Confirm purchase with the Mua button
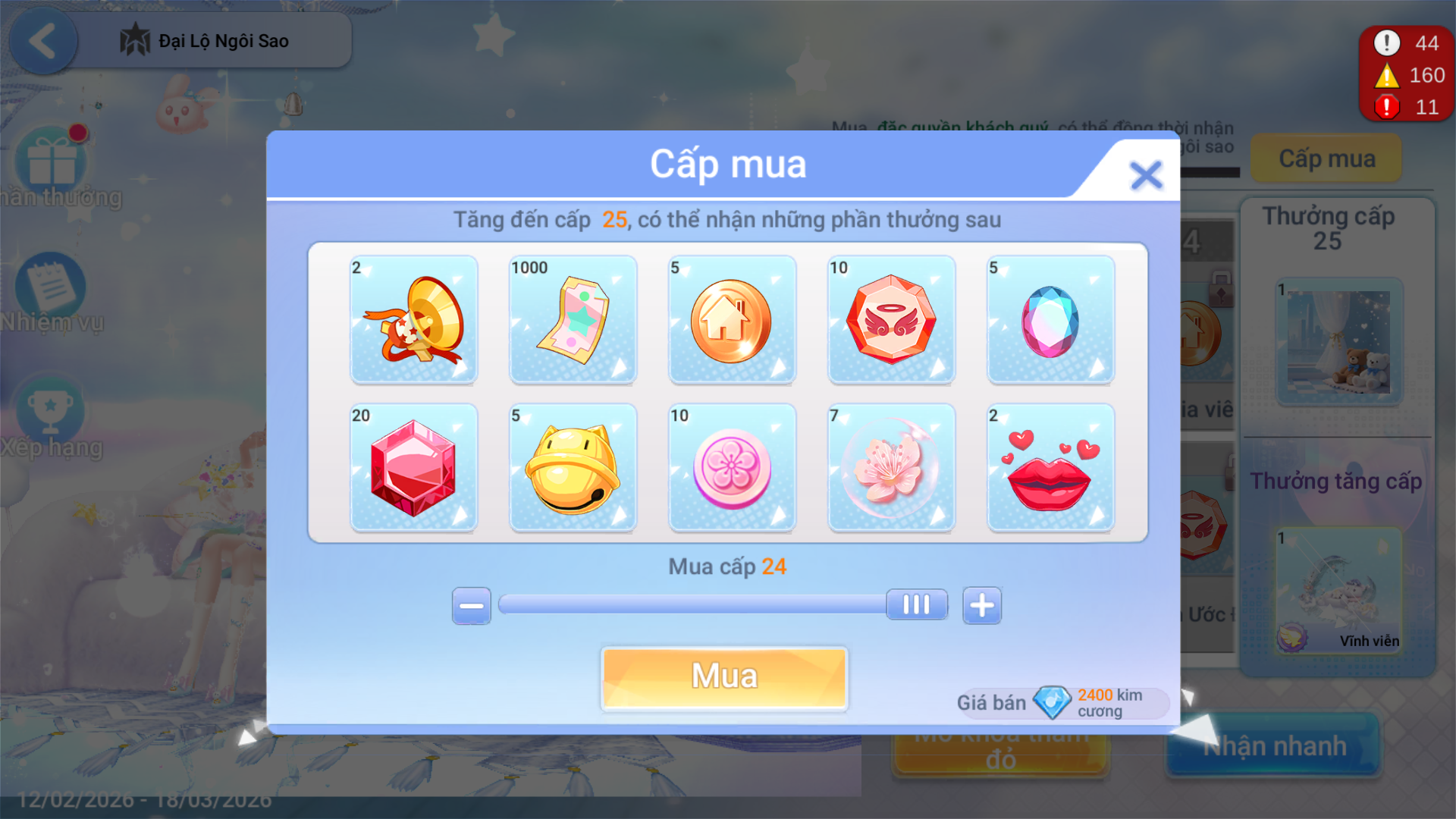 (x=724, y=677)
